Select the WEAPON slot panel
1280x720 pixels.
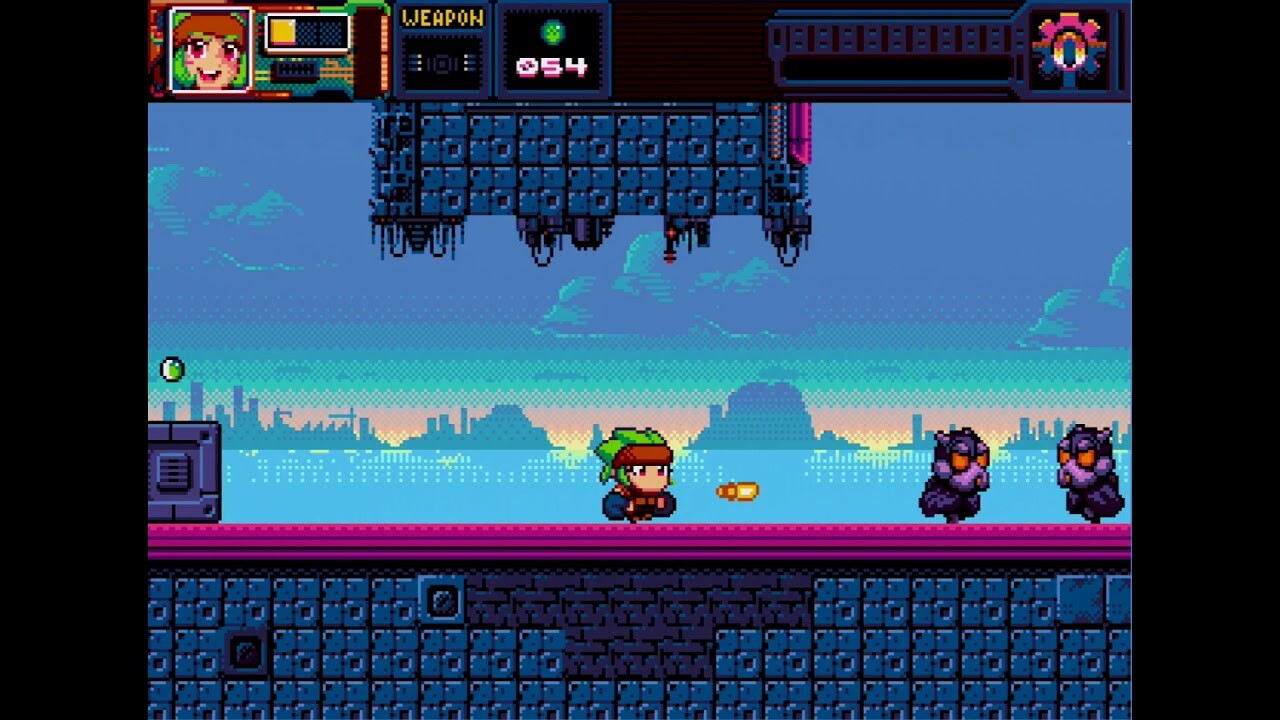click(x=442, y=51)
